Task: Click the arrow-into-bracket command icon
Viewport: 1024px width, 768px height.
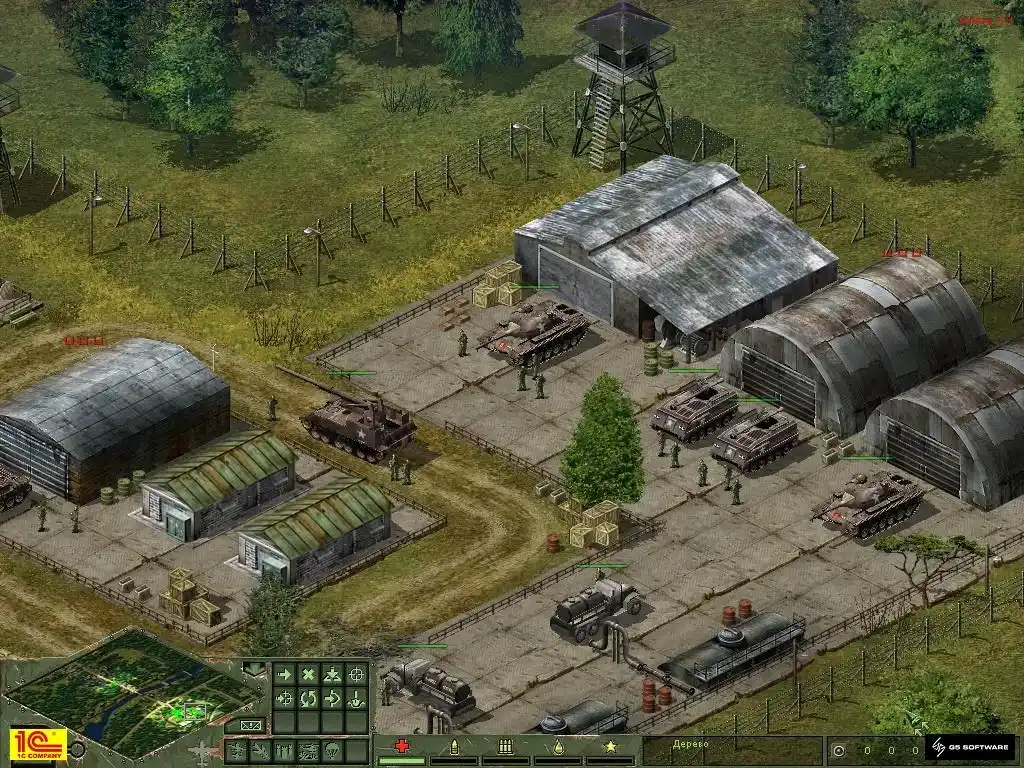Action: 333,698
